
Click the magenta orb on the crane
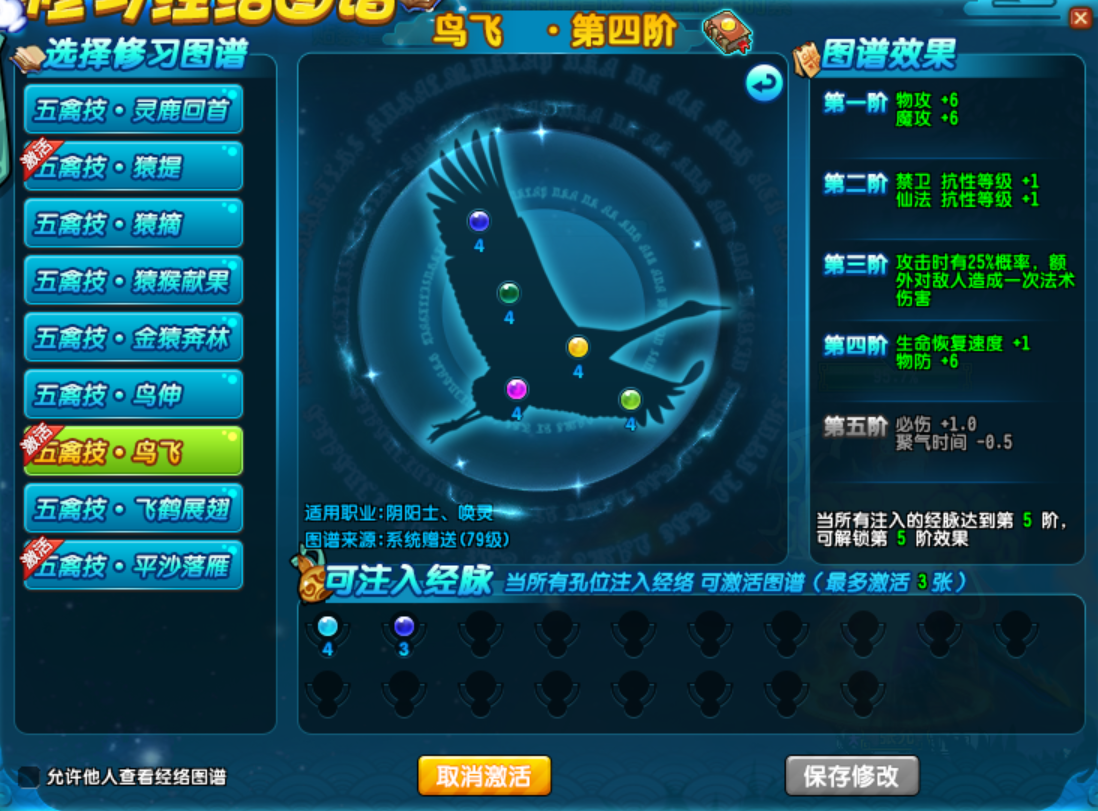tap(516, 388)
